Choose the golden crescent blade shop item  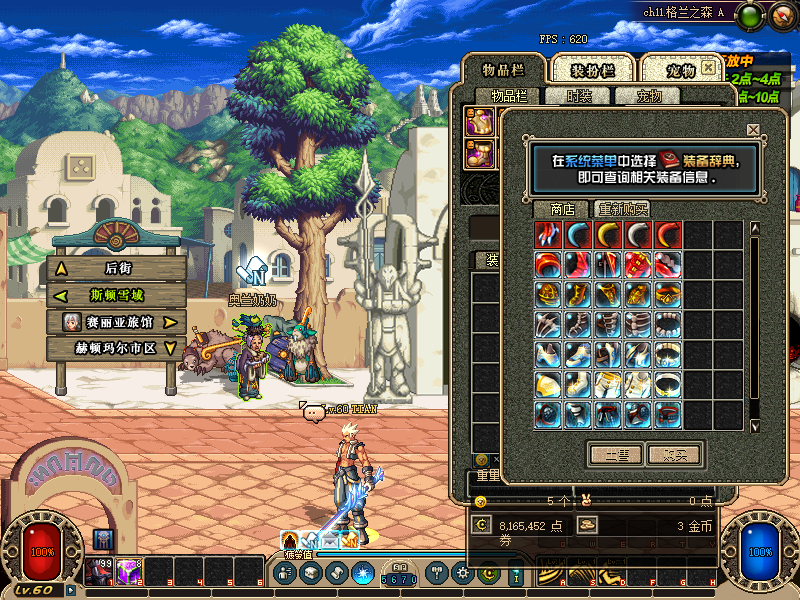coord(609,235)
